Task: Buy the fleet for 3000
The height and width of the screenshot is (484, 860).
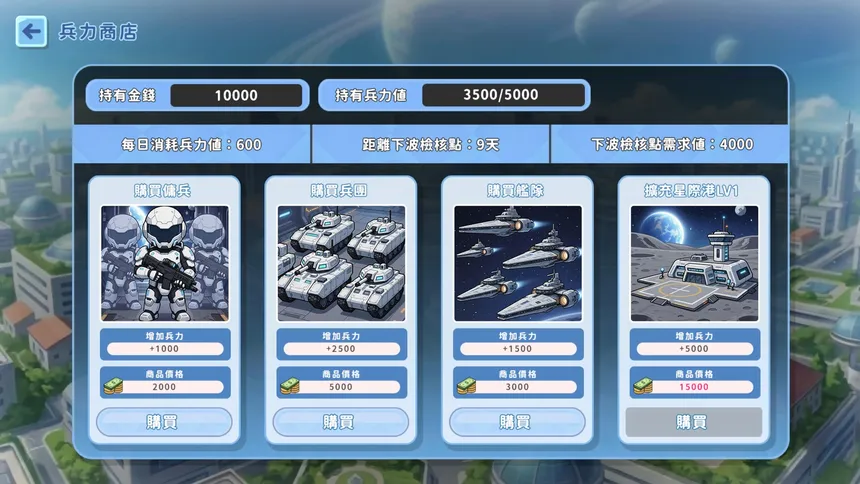Action: 516,422
